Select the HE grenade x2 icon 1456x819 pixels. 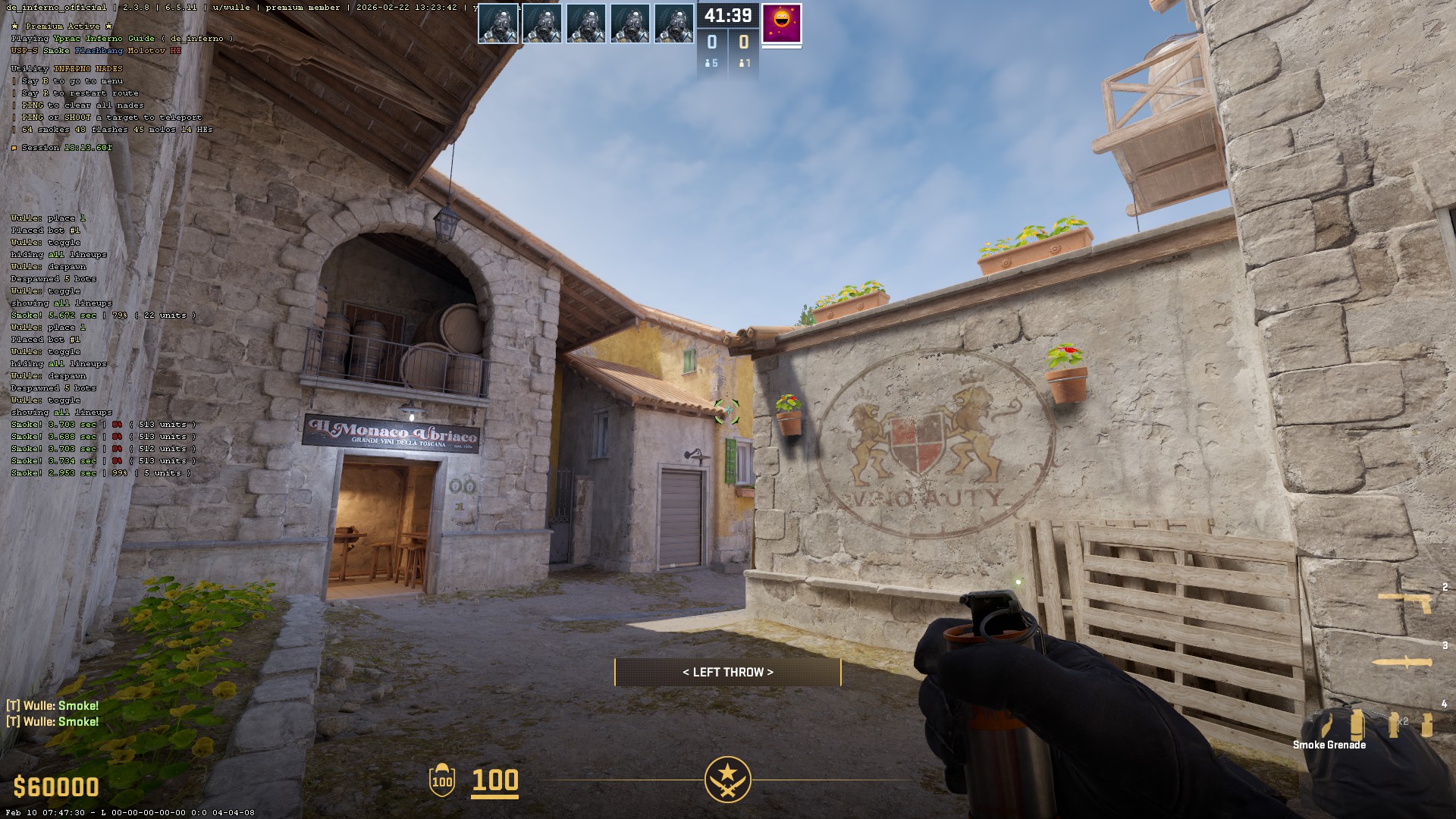click(1395, 724)
